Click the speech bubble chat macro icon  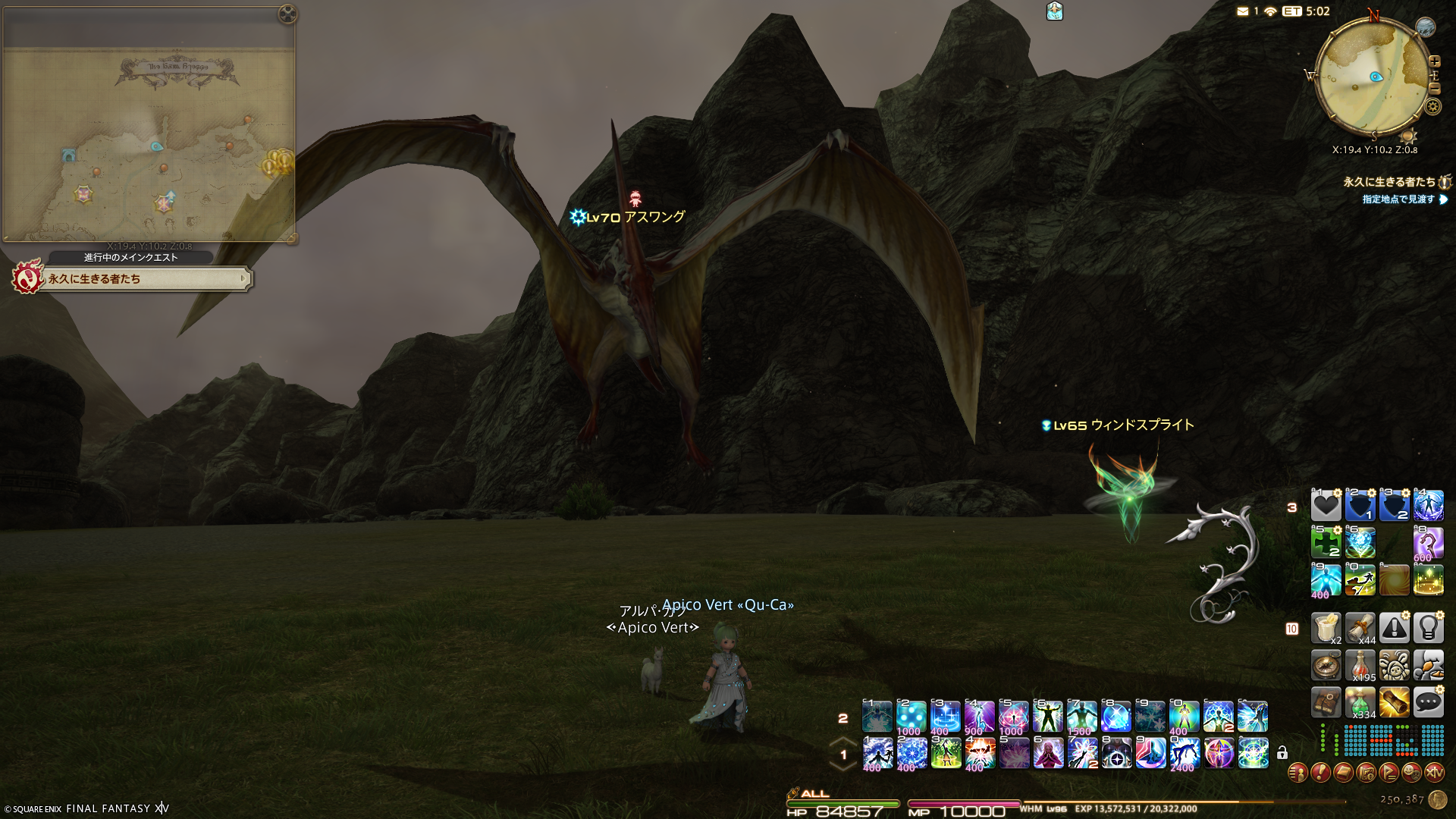tap(1428, 702)
